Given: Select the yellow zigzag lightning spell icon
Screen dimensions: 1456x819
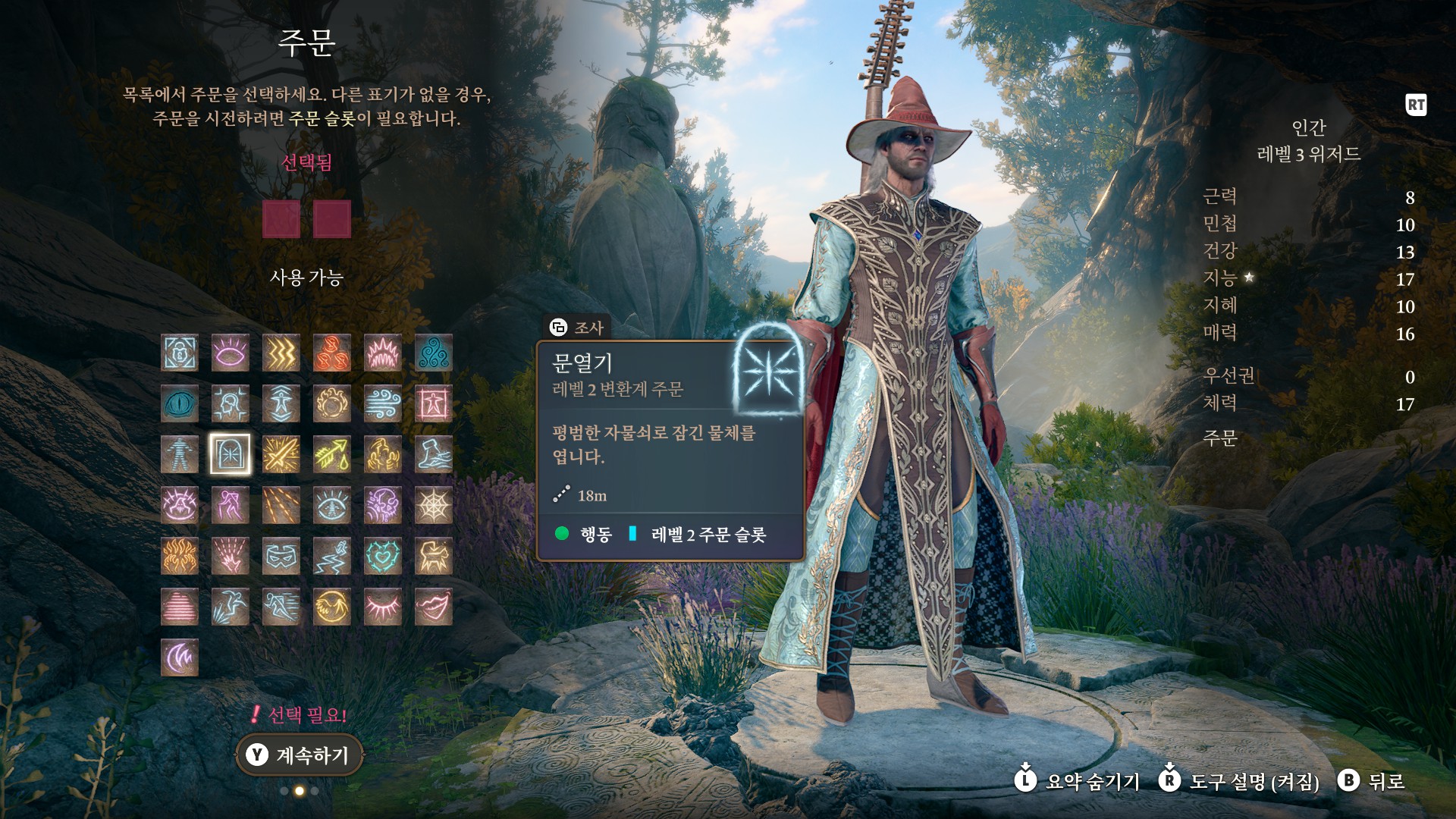Looking at the screenshot, I should coord(281,353).
